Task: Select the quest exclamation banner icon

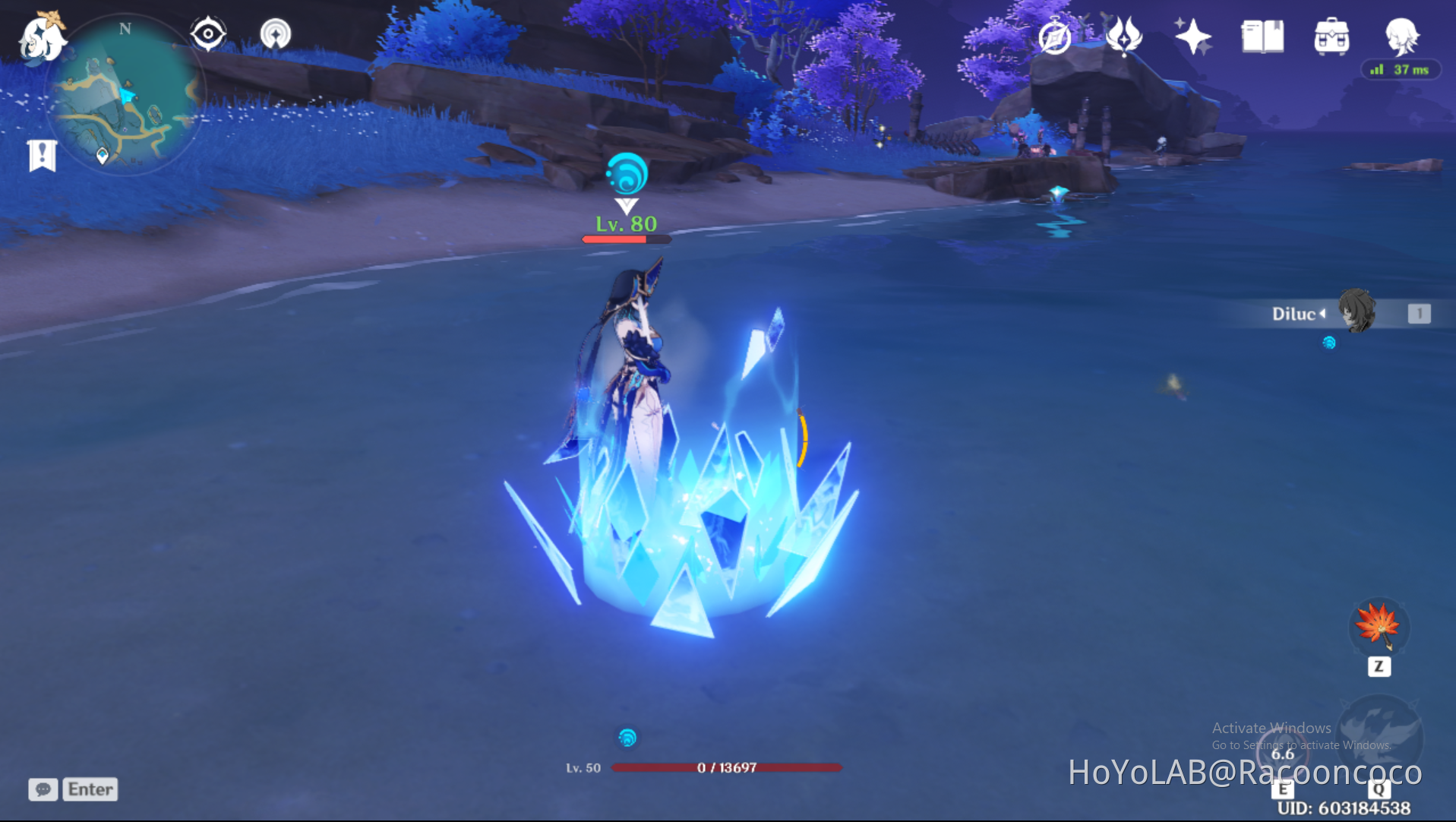Action: [42, 154]
